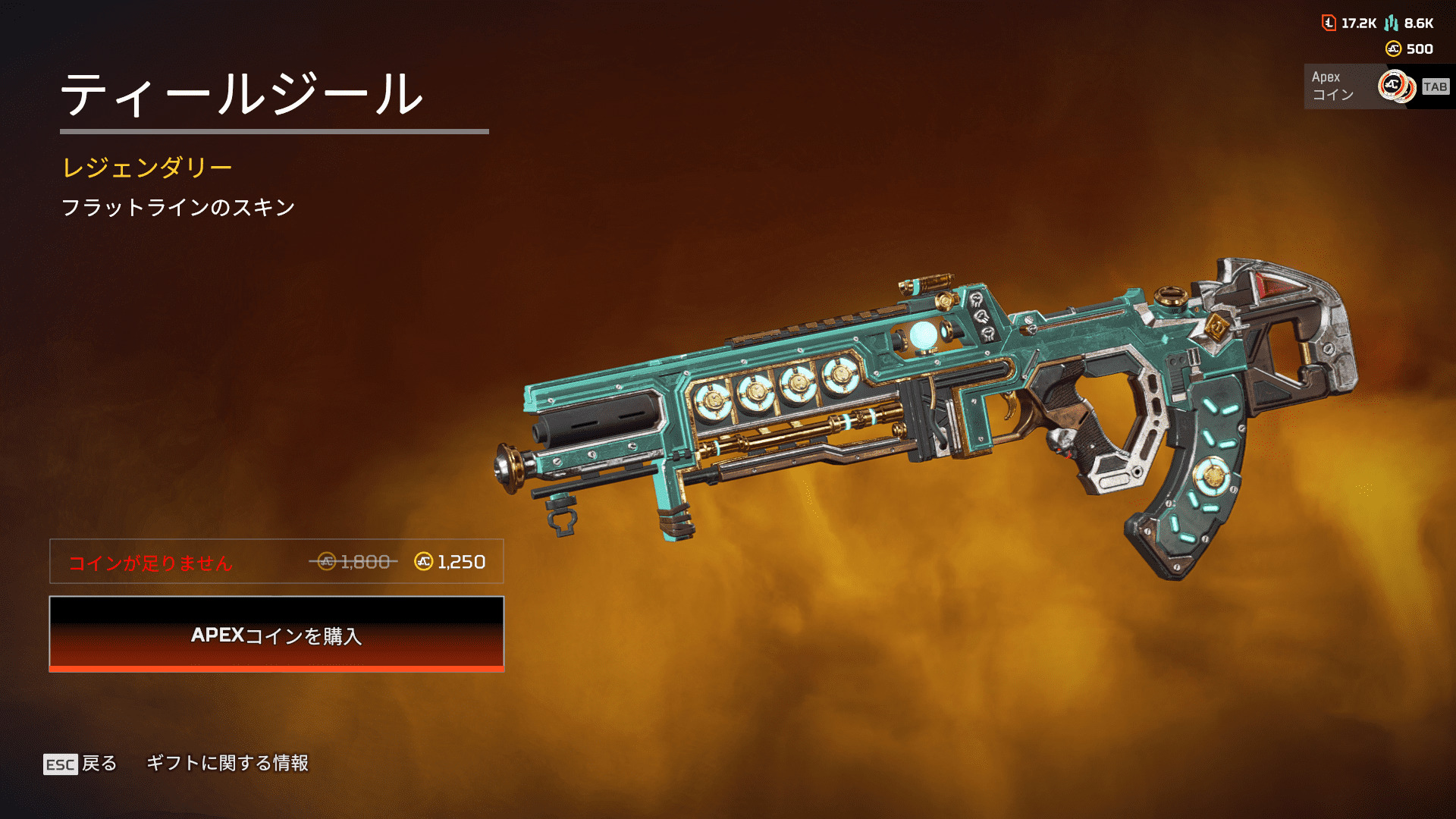1456x819 pixels.
Task: Go back with the 戻る button
Action: (80, 763)
